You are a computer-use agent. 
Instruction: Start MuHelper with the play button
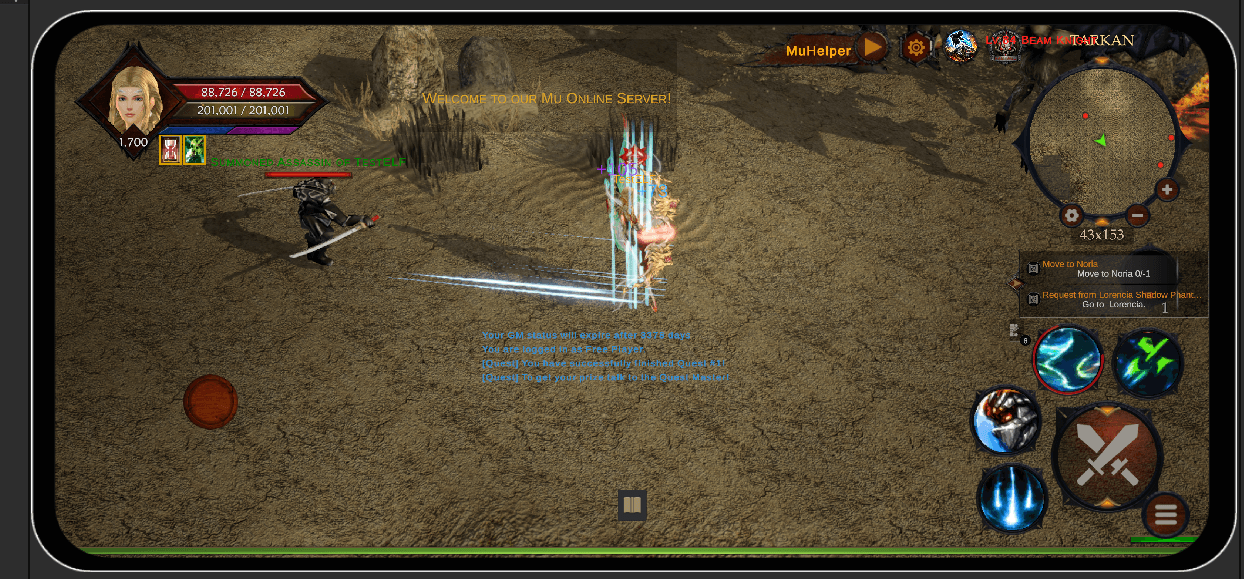coord(873,47)
